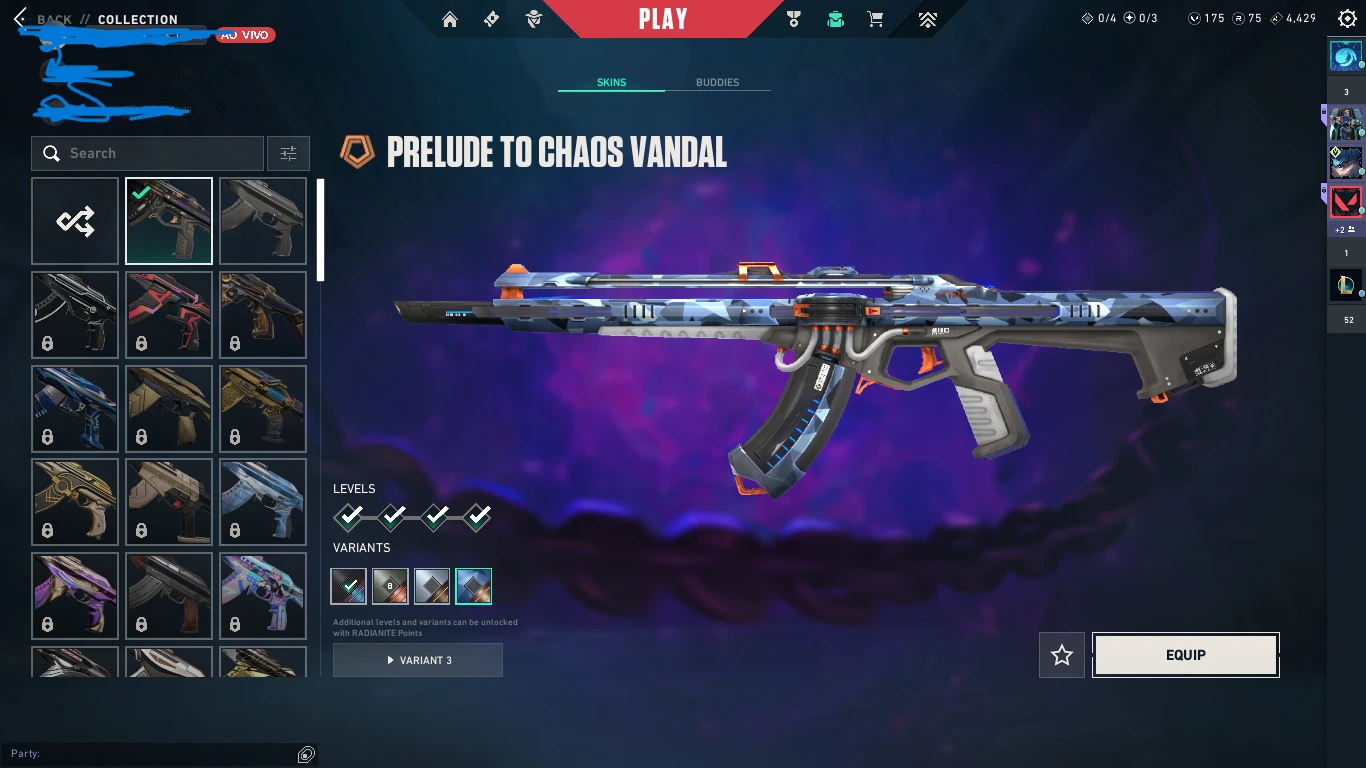Viewport: 1366px width, 768px height.
Task: Choose the randomize skin shuffle tile
Action: click(x=75, y=221)
